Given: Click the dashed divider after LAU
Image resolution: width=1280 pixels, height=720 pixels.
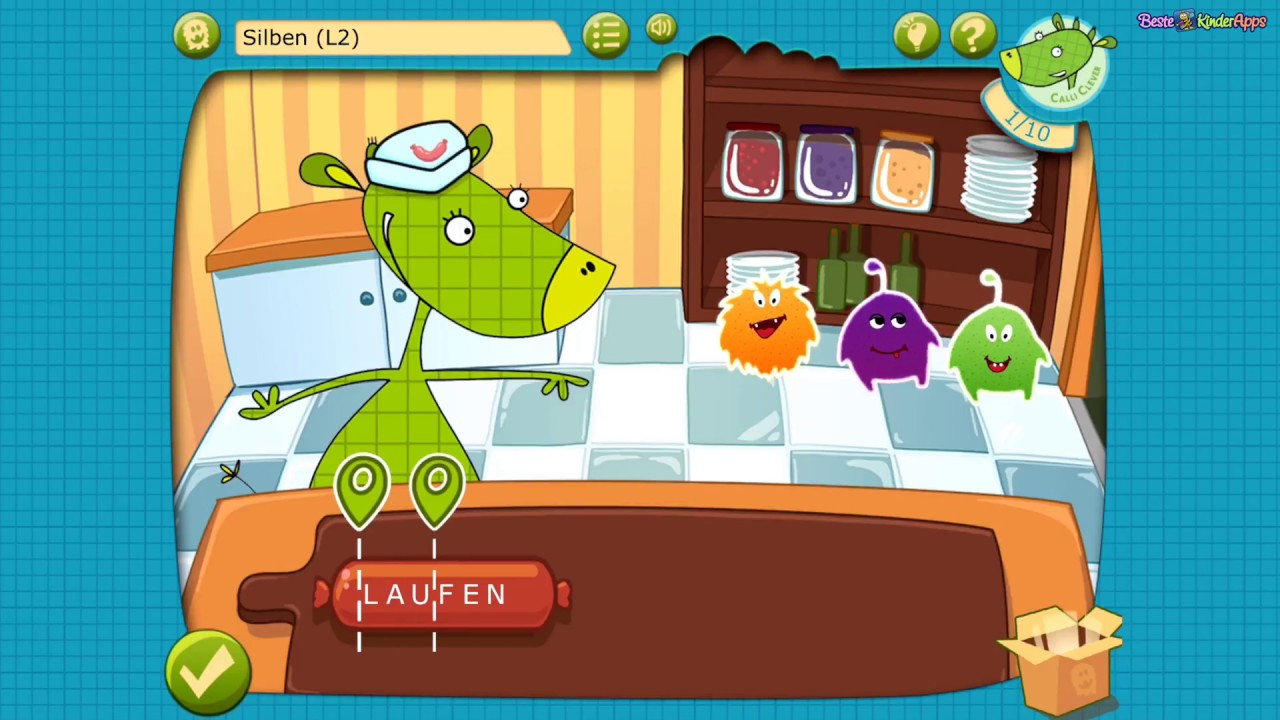Looking at the screenshot, I should [435, 595].
